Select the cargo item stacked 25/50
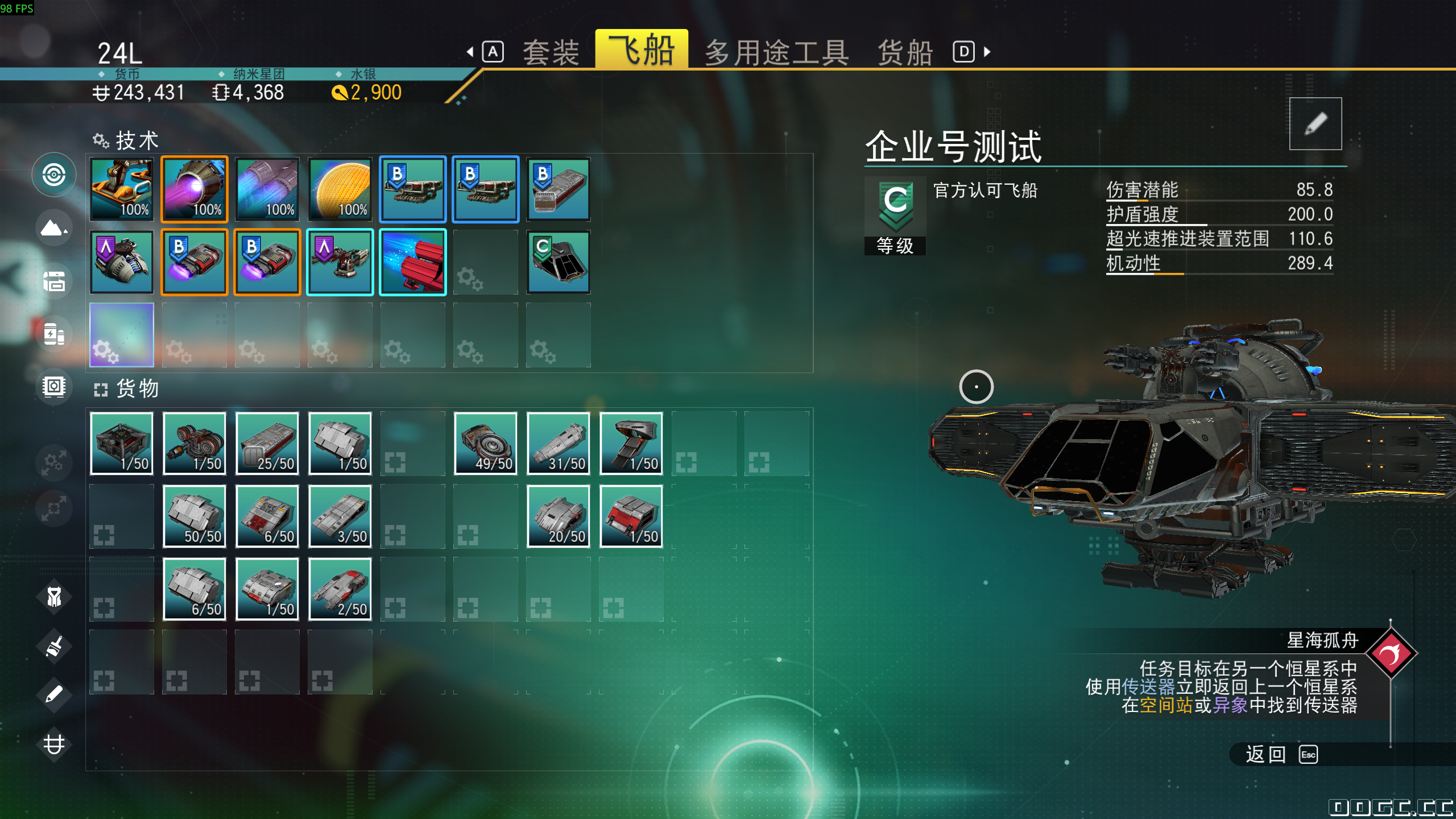This screenshot has height=819, width=1456. coord(267,443)
